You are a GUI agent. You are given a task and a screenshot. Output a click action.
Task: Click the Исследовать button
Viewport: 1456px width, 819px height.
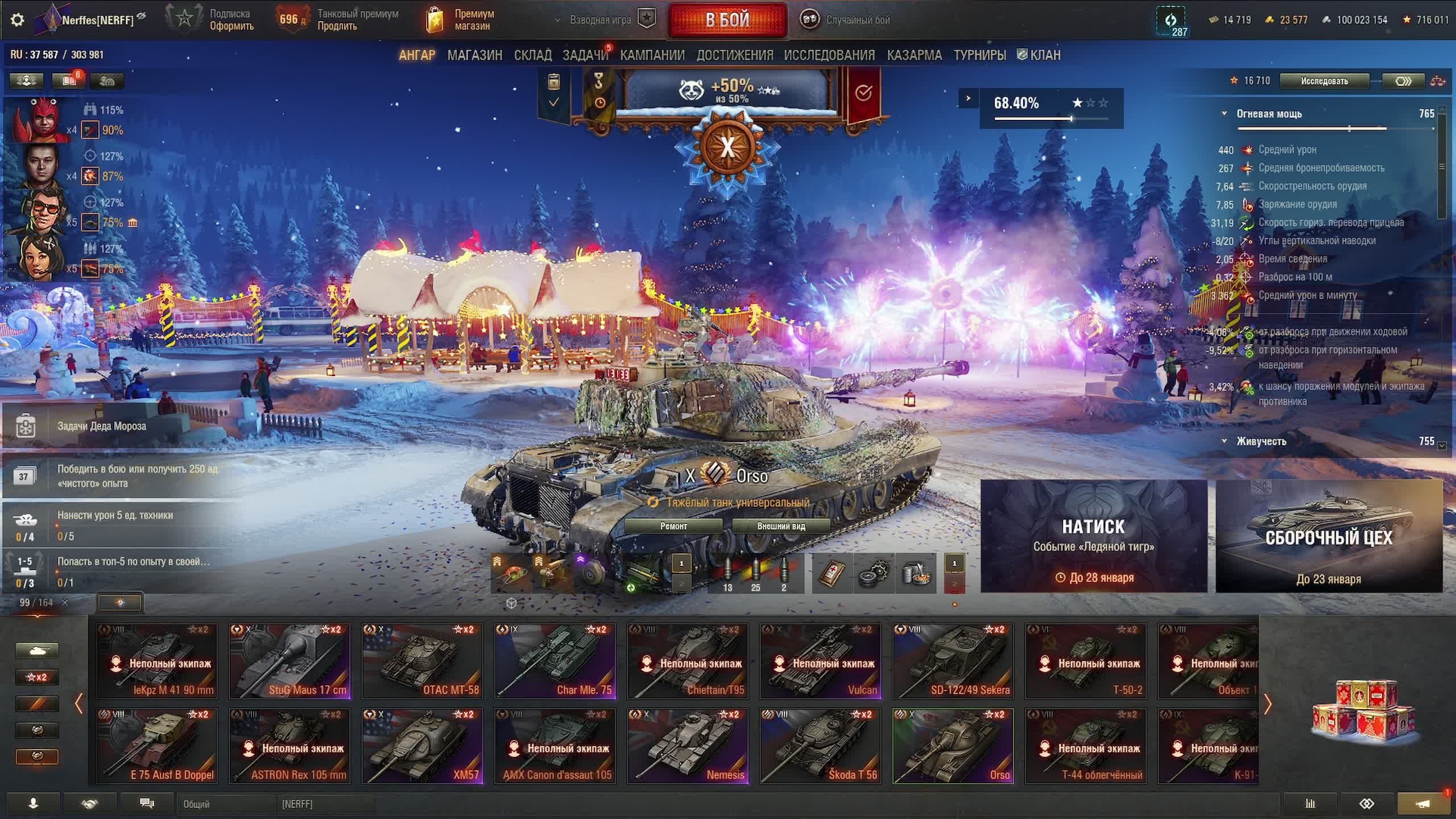click(x=1324, y=81)
